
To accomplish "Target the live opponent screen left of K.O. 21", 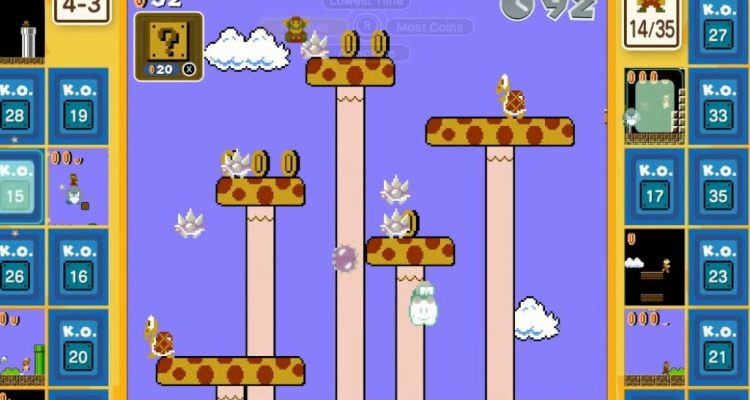I will [x=654, y=347].
